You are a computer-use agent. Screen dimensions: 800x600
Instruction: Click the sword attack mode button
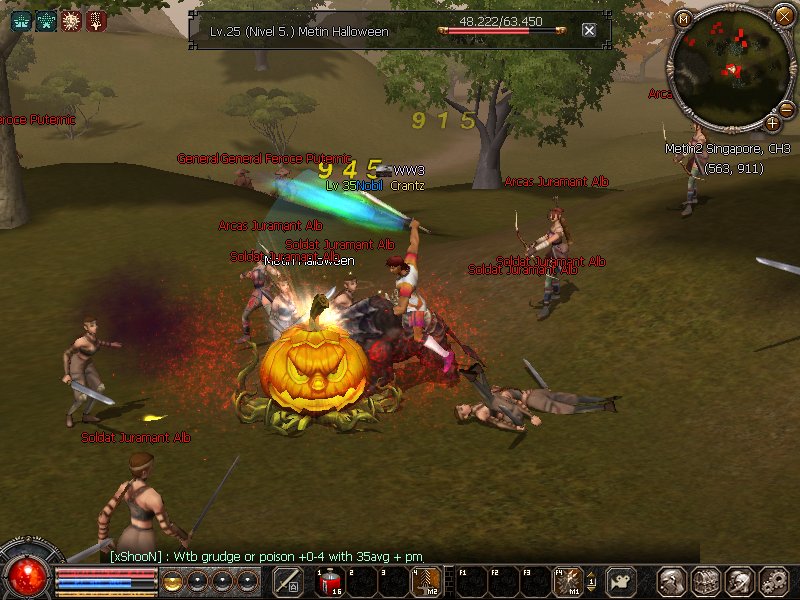pos(288,581)
